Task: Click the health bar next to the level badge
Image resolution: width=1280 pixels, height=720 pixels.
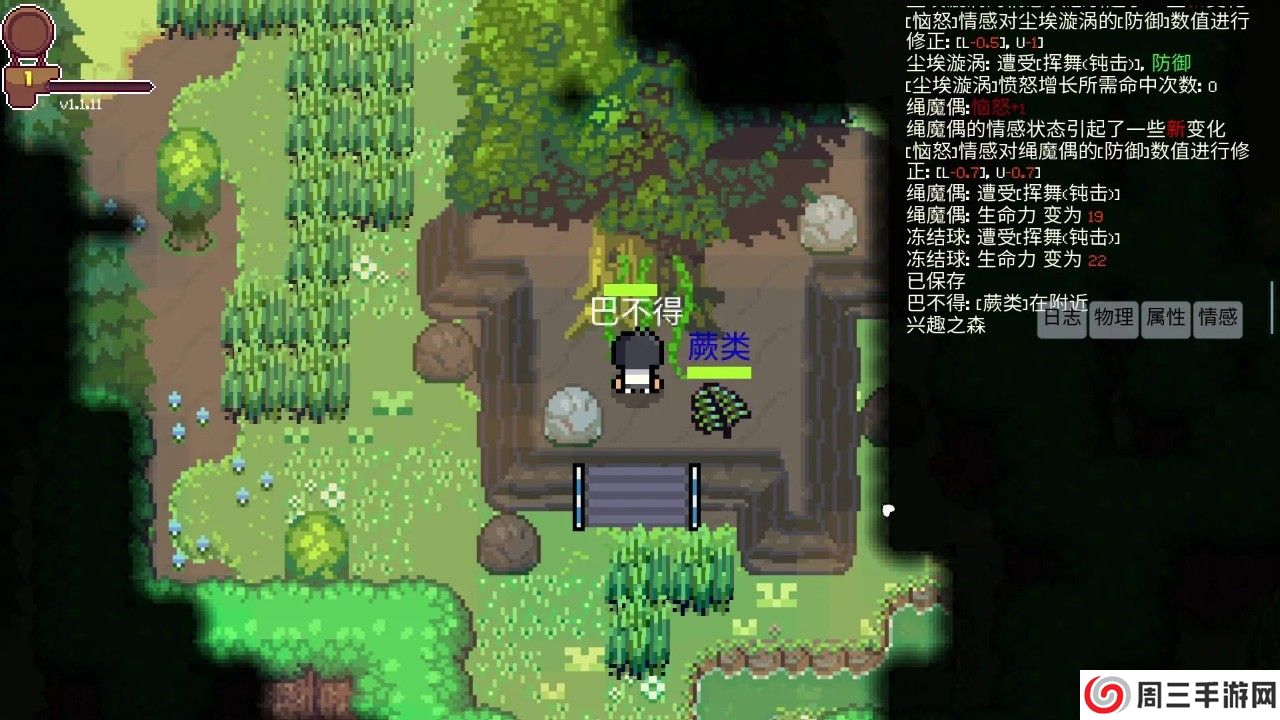Action: (x=100, y=85)
